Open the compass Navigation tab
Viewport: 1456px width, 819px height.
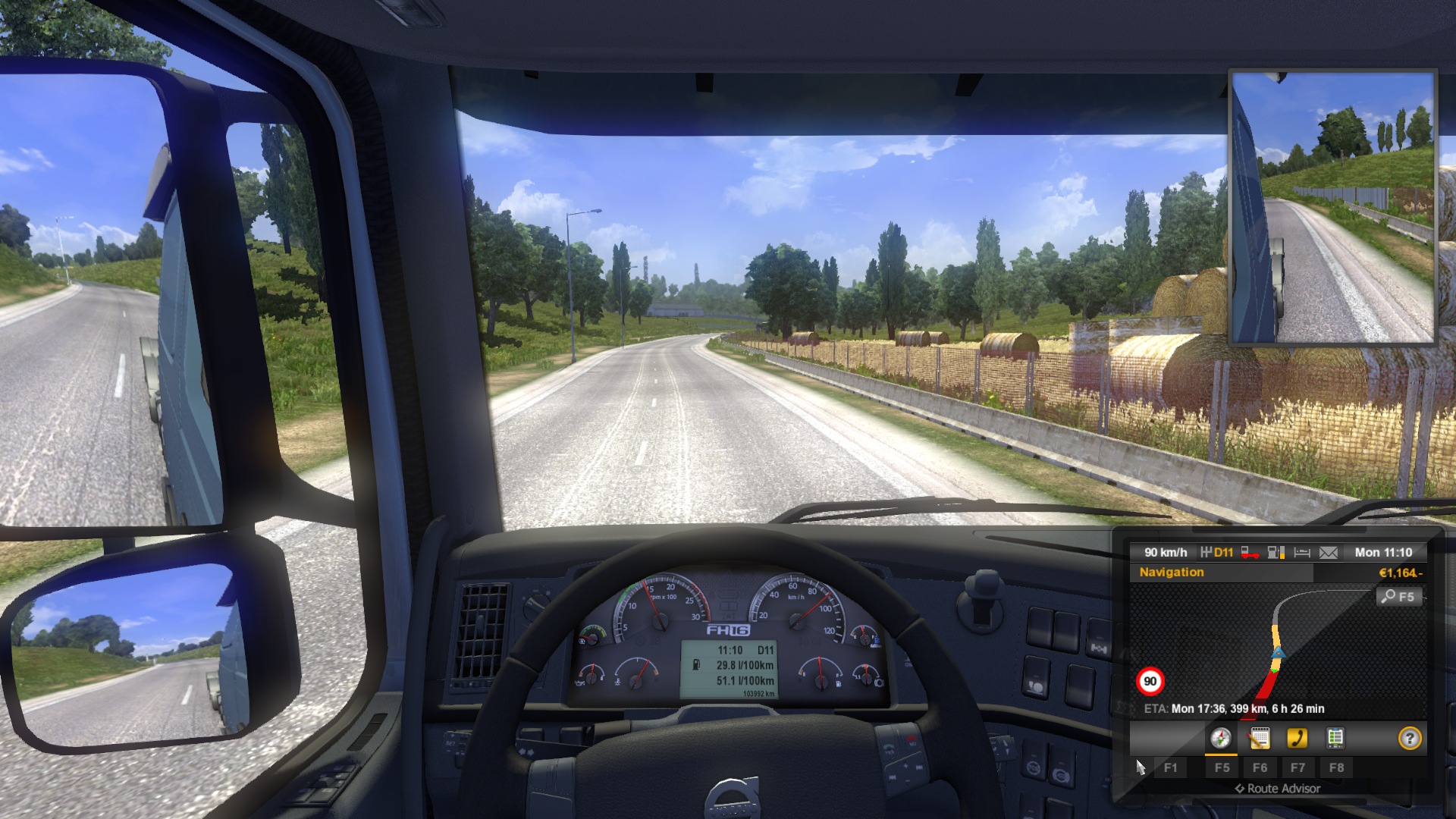pos(1220,738)
